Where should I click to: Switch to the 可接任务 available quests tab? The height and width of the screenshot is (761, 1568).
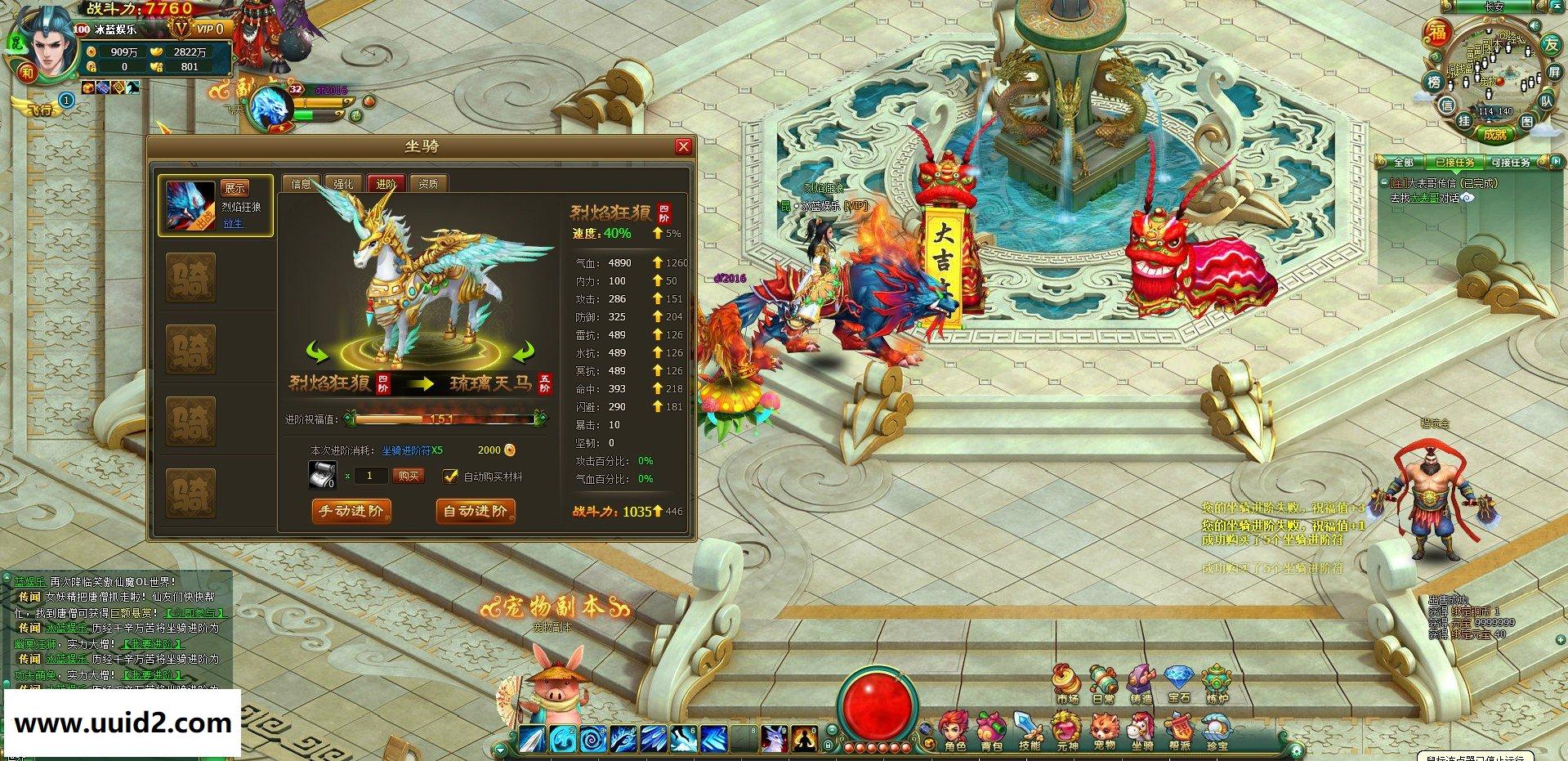tap(1510, 163)
